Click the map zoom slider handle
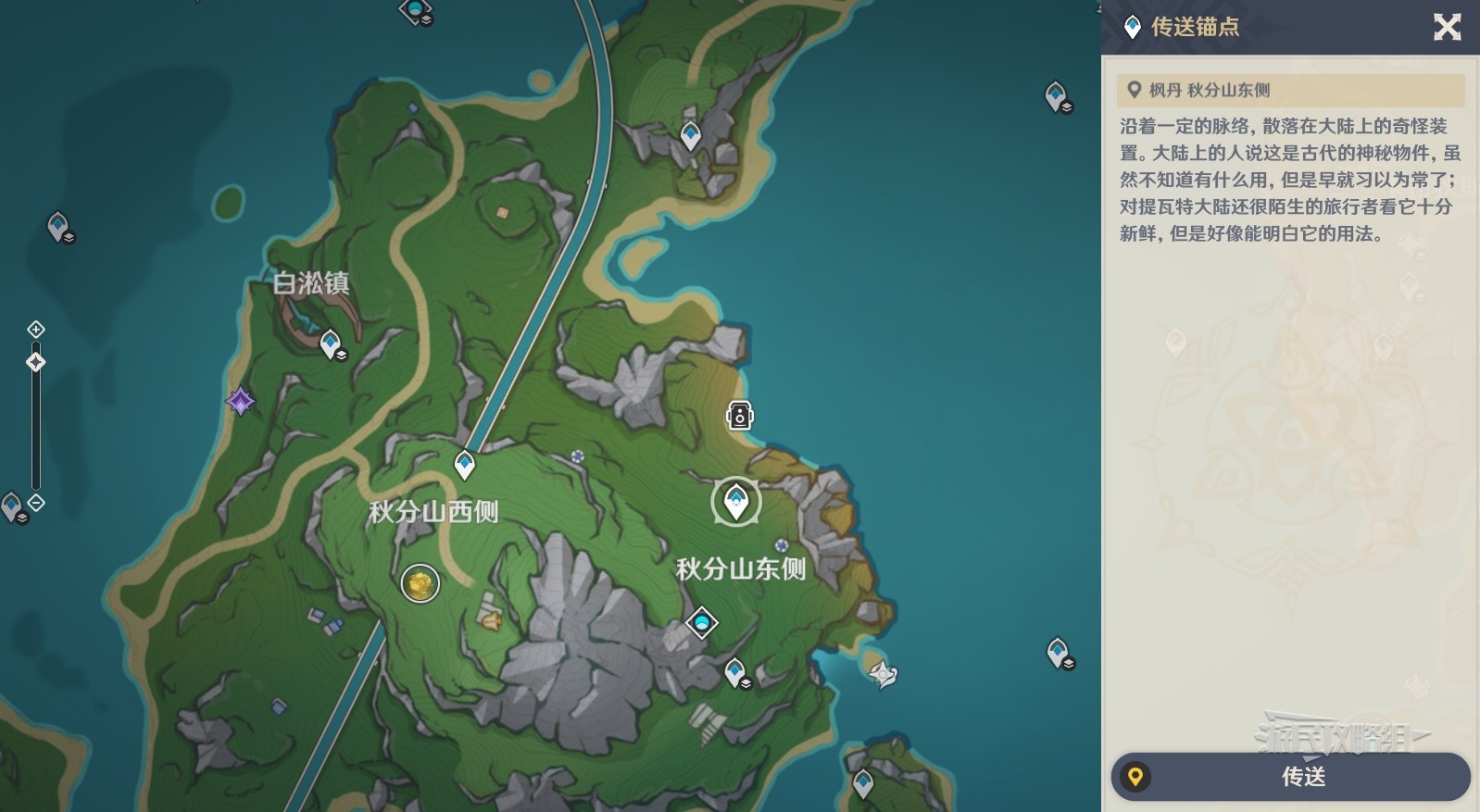1480x812 pixels. pos(35,362)
